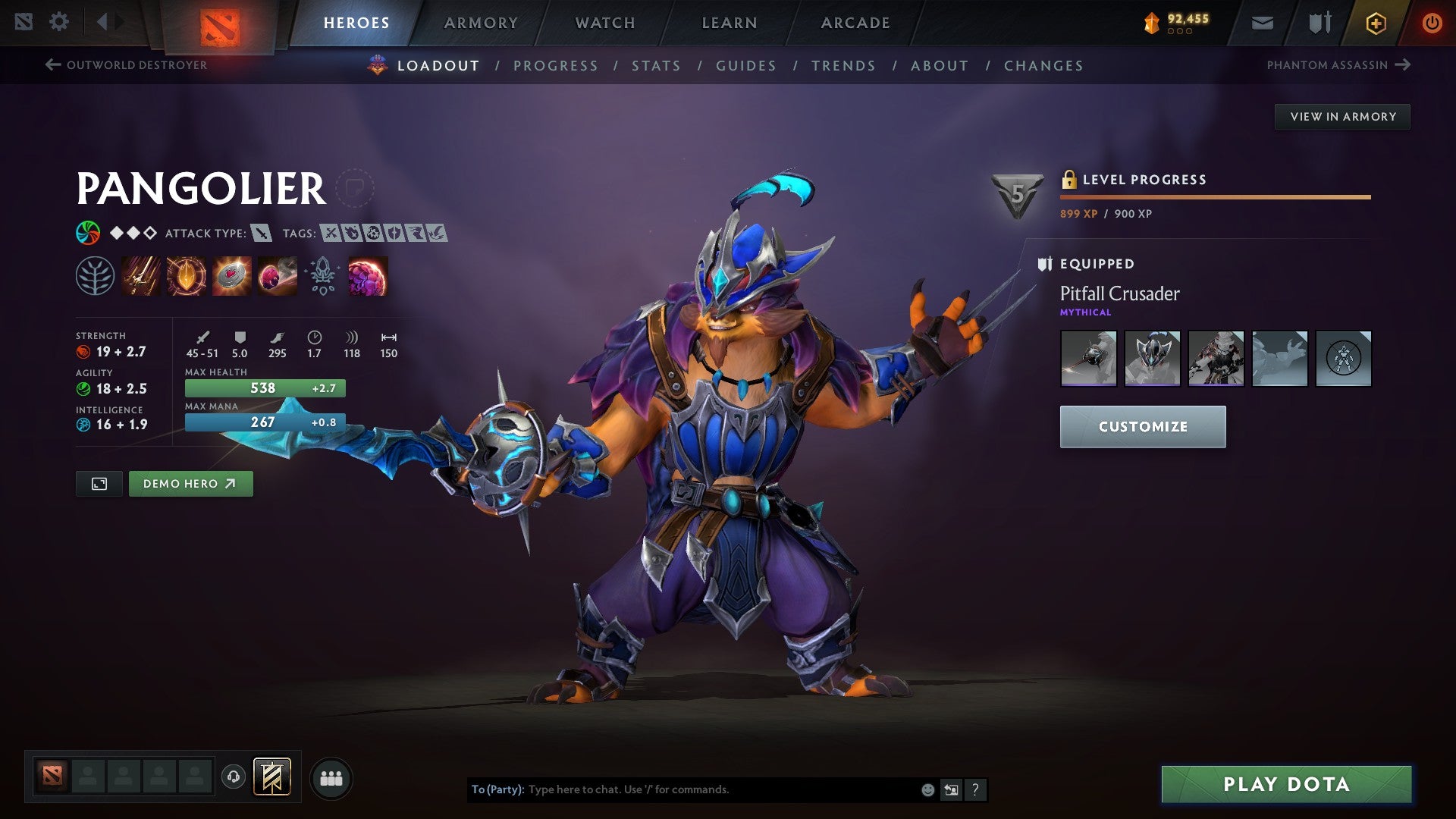Click the Shield Crash ability icon
This screenshot has height=819, width=1456.
(185, 277)
